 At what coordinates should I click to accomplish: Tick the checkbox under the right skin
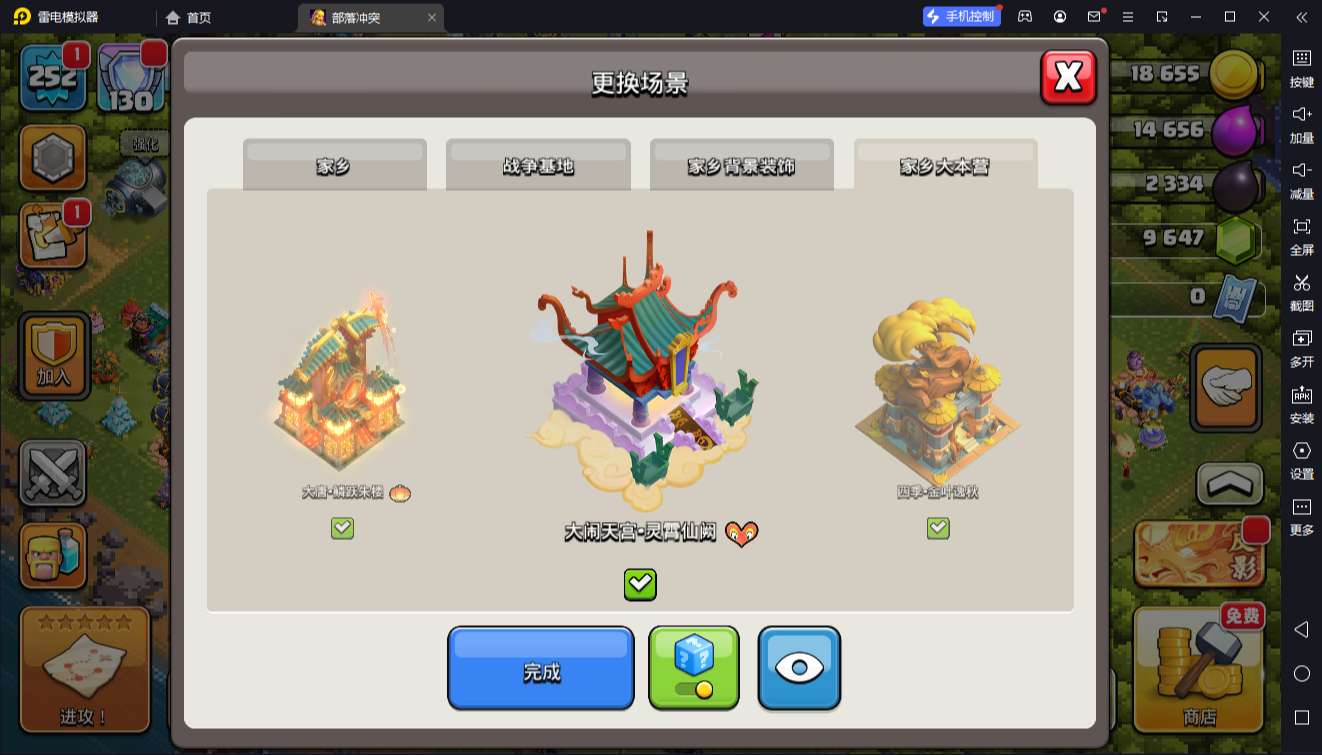pos(938,528)
